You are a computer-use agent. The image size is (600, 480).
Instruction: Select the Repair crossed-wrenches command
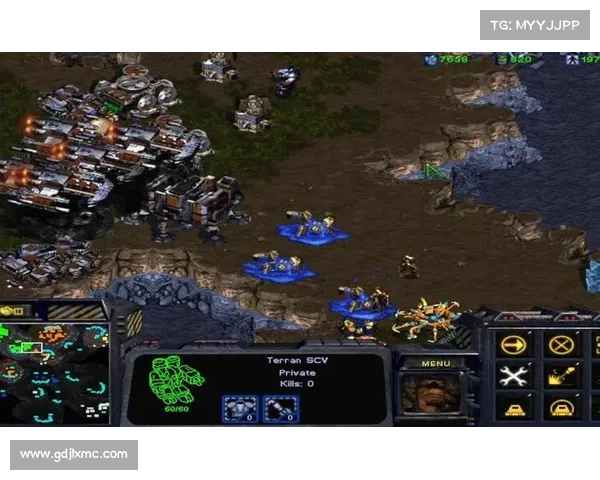[513, 376]
